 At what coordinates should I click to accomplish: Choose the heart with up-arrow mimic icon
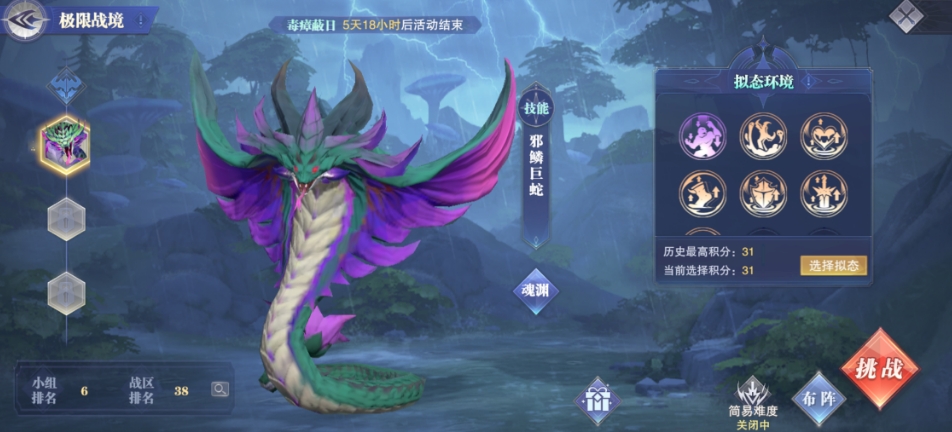click(824, 135)
